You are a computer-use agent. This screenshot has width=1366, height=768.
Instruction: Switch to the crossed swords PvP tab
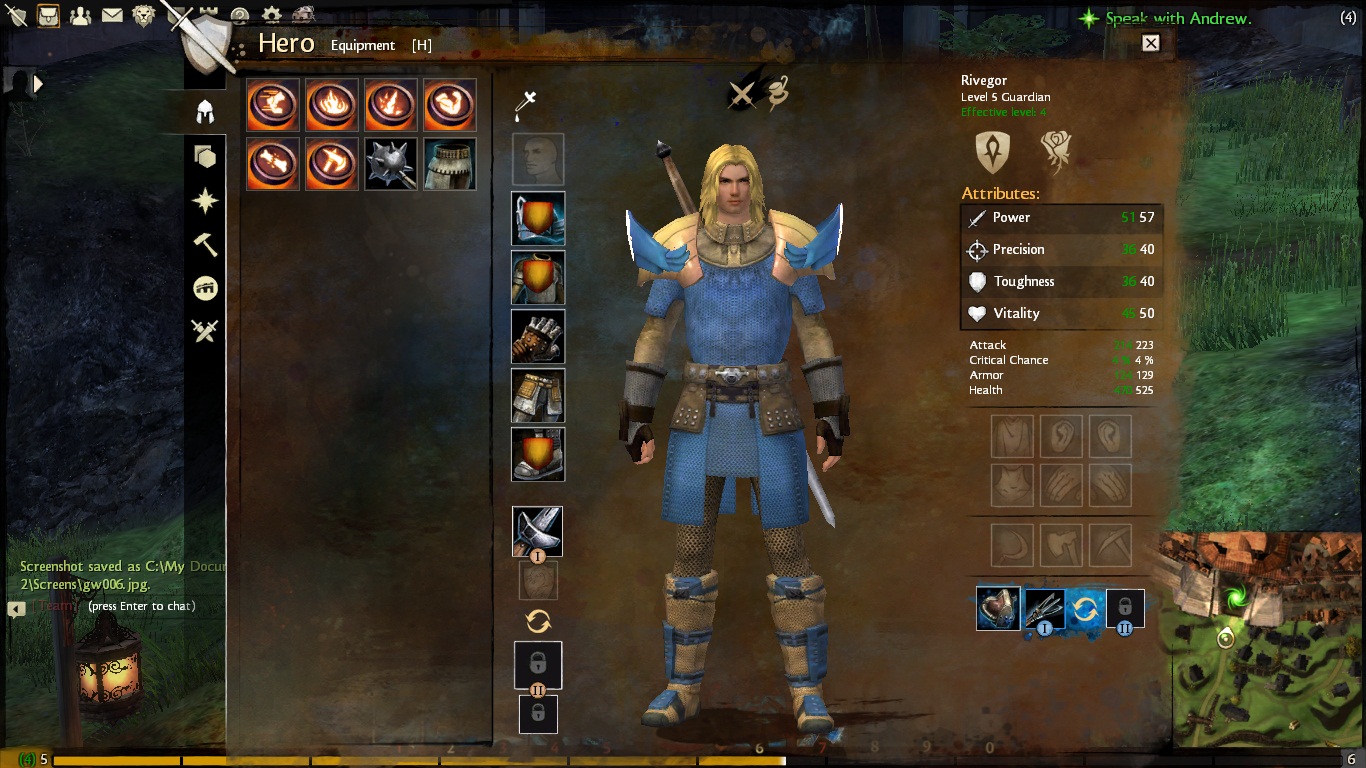click(205, 331)
